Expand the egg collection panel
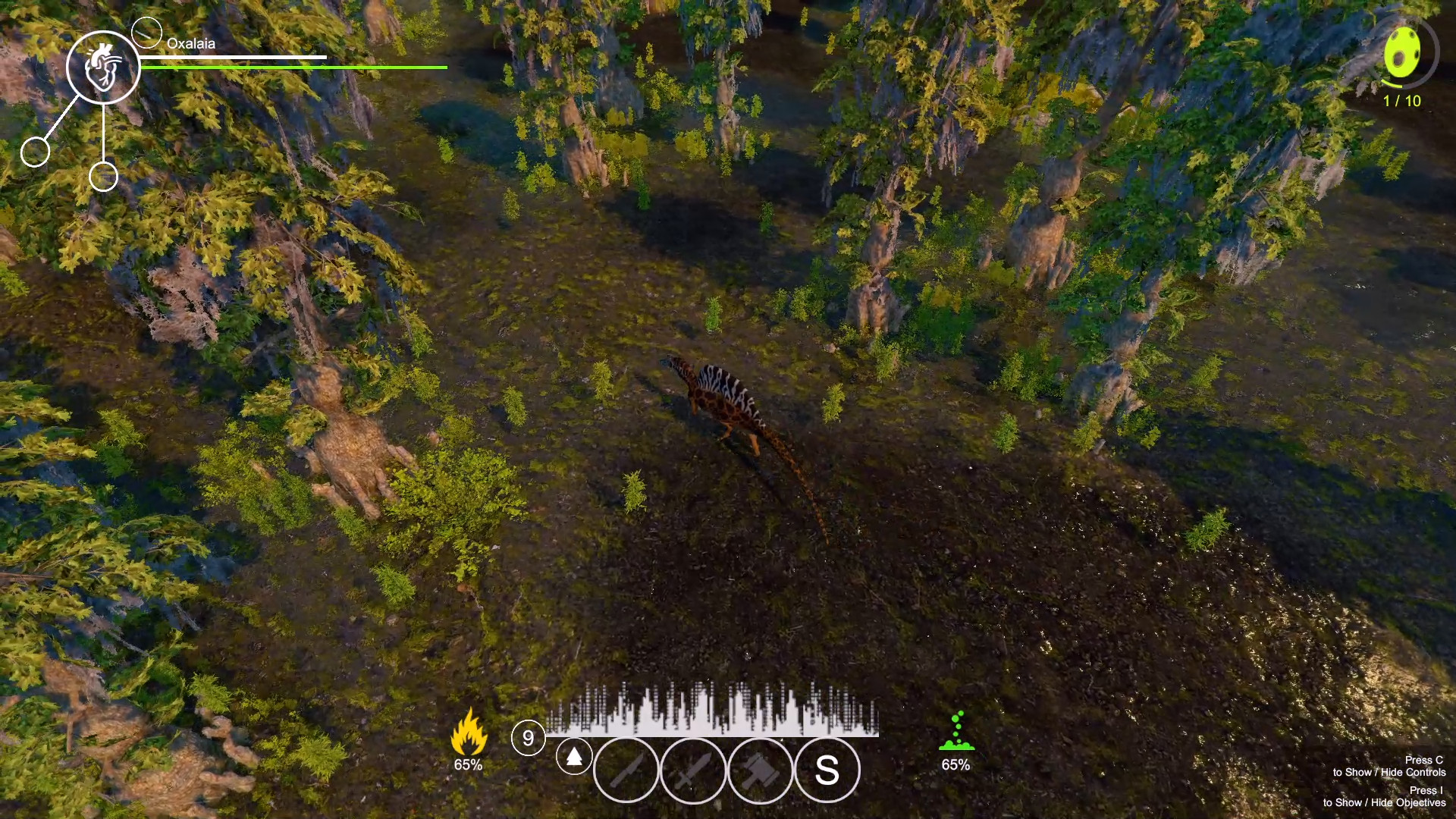 point(1402,57)
